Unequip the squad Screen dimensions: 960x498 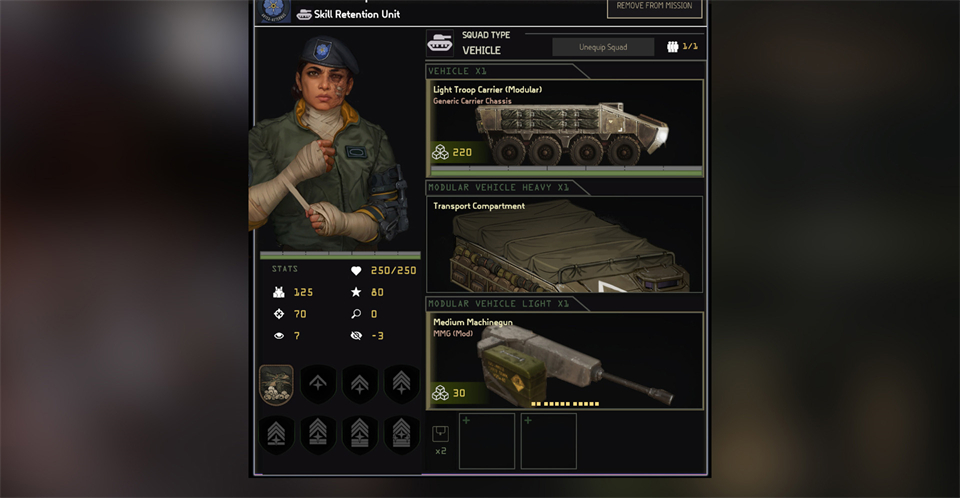[603, 47]
